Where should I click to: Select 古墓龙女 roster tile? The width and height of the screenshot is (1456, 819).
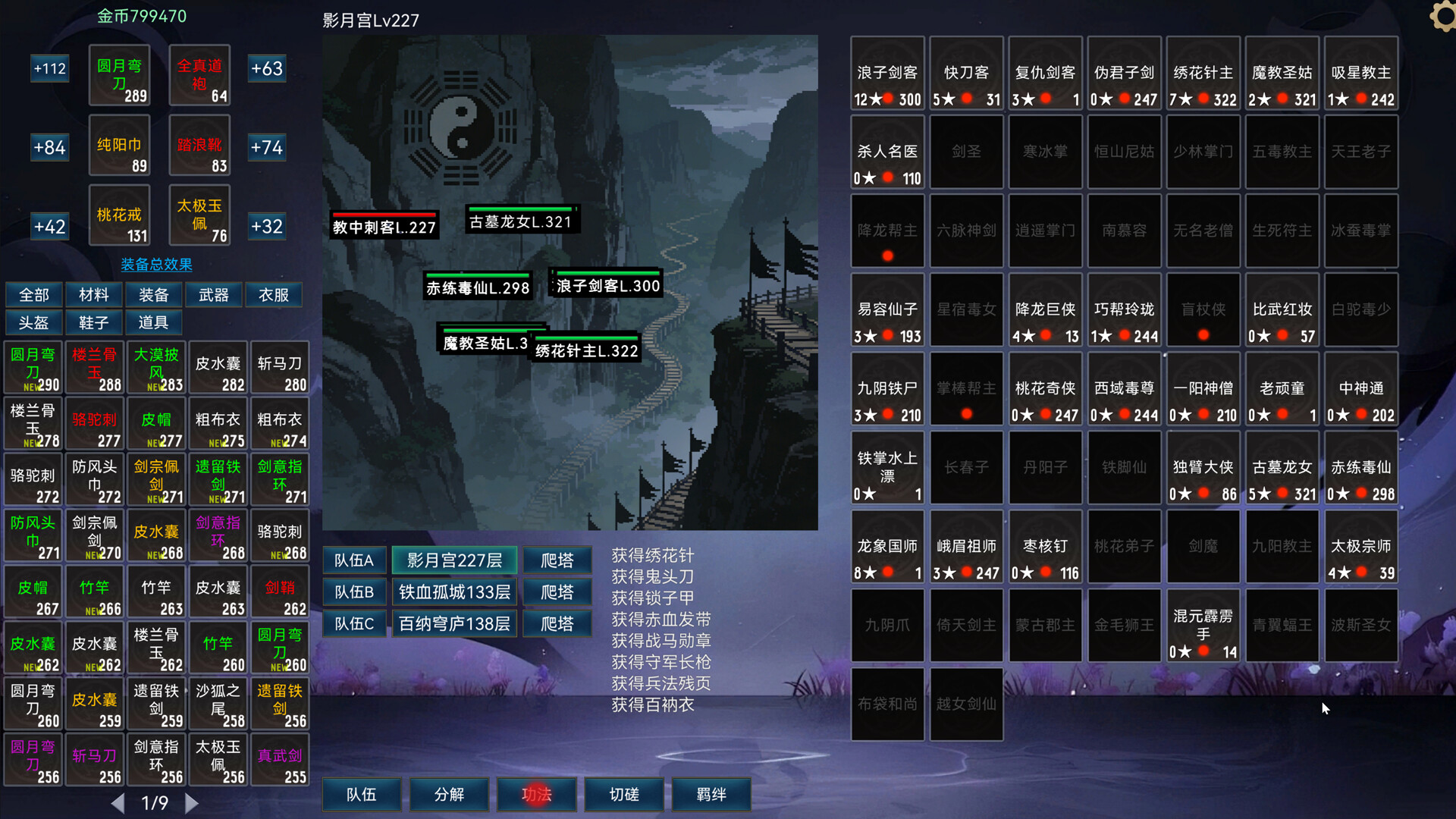point(1282,468)
